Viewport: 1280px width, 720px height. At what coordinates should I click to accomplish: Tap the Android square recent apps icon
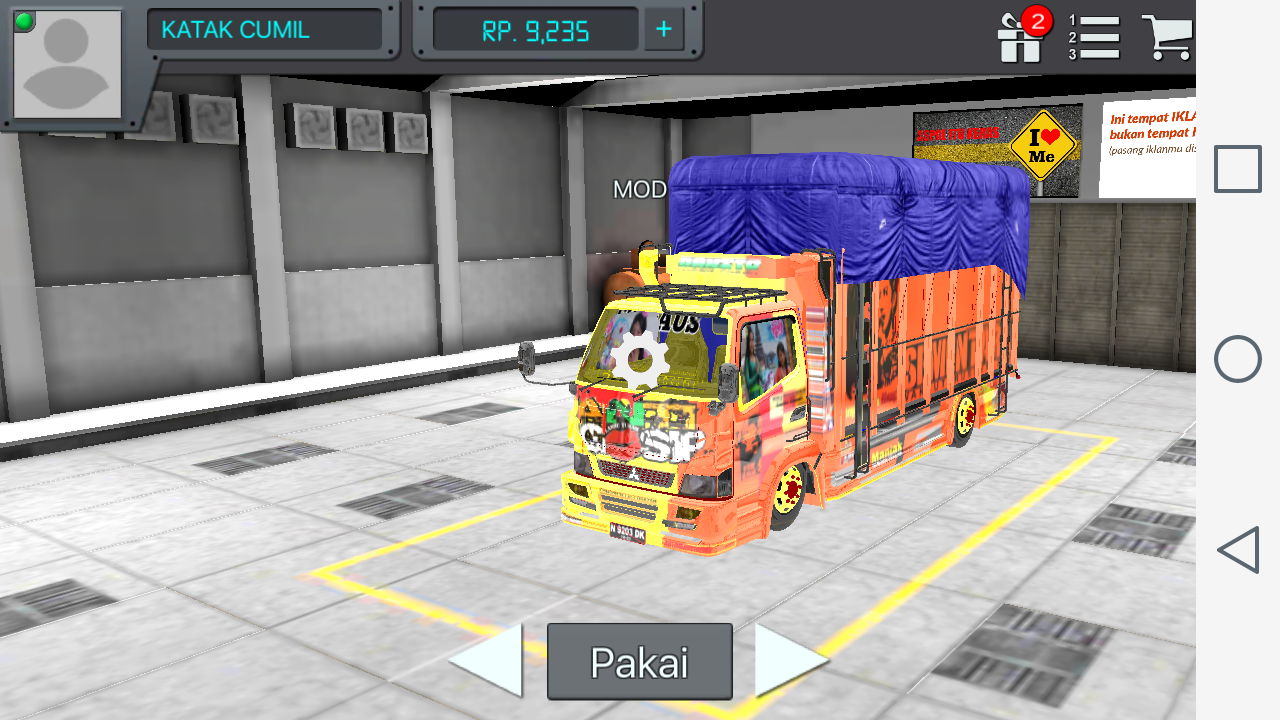point(1237,168)
